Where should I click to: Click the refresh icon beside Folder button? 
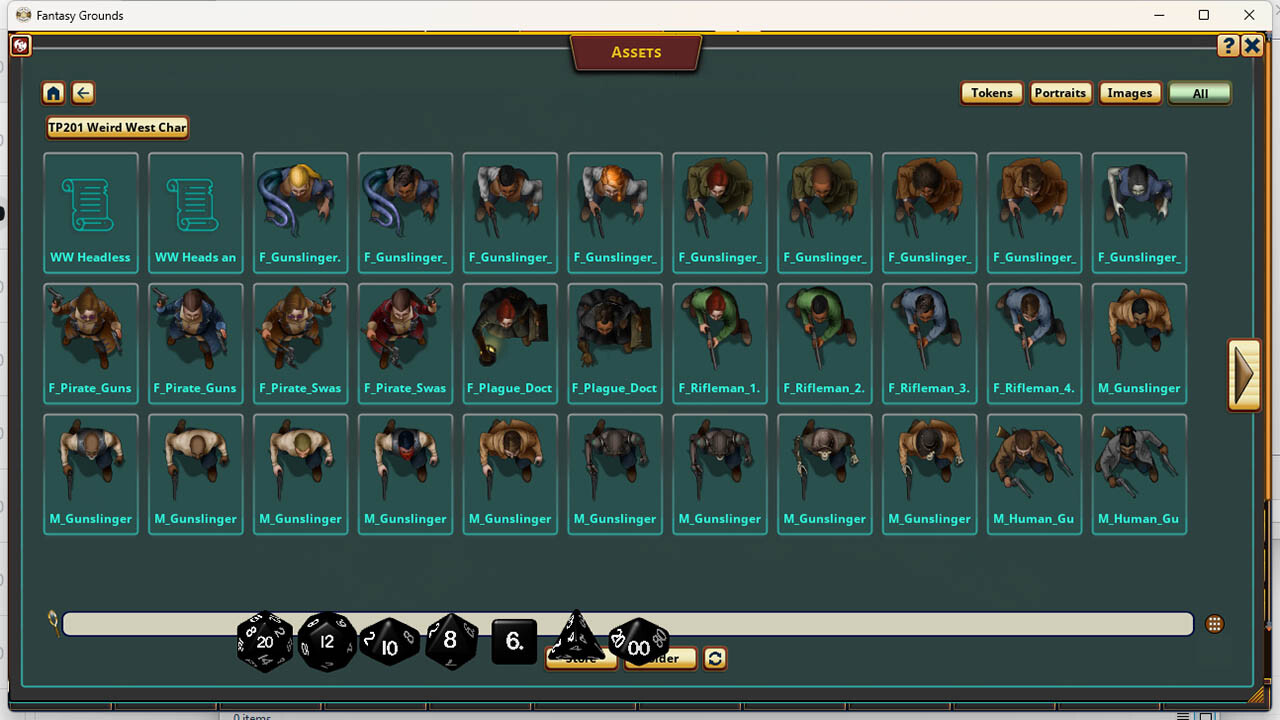(x=714, y=658)
